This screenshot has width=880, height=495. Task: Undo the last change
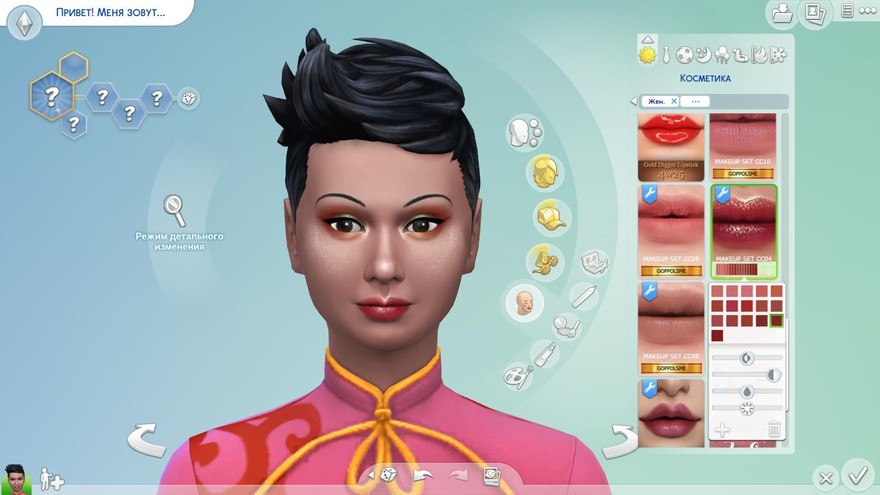423,475
